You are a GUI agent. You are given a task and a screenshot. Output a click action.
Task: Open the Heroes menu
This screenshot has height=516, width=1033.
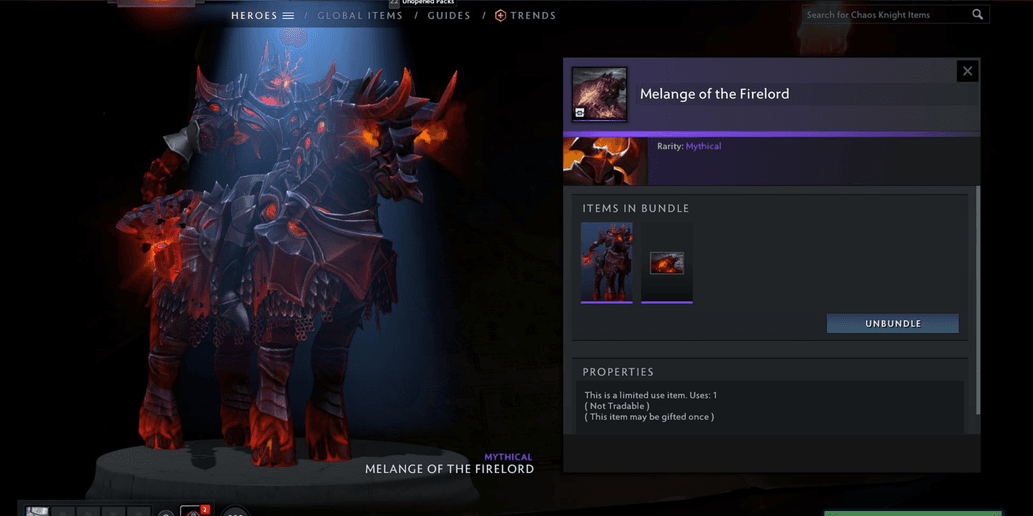click(262, 16)
